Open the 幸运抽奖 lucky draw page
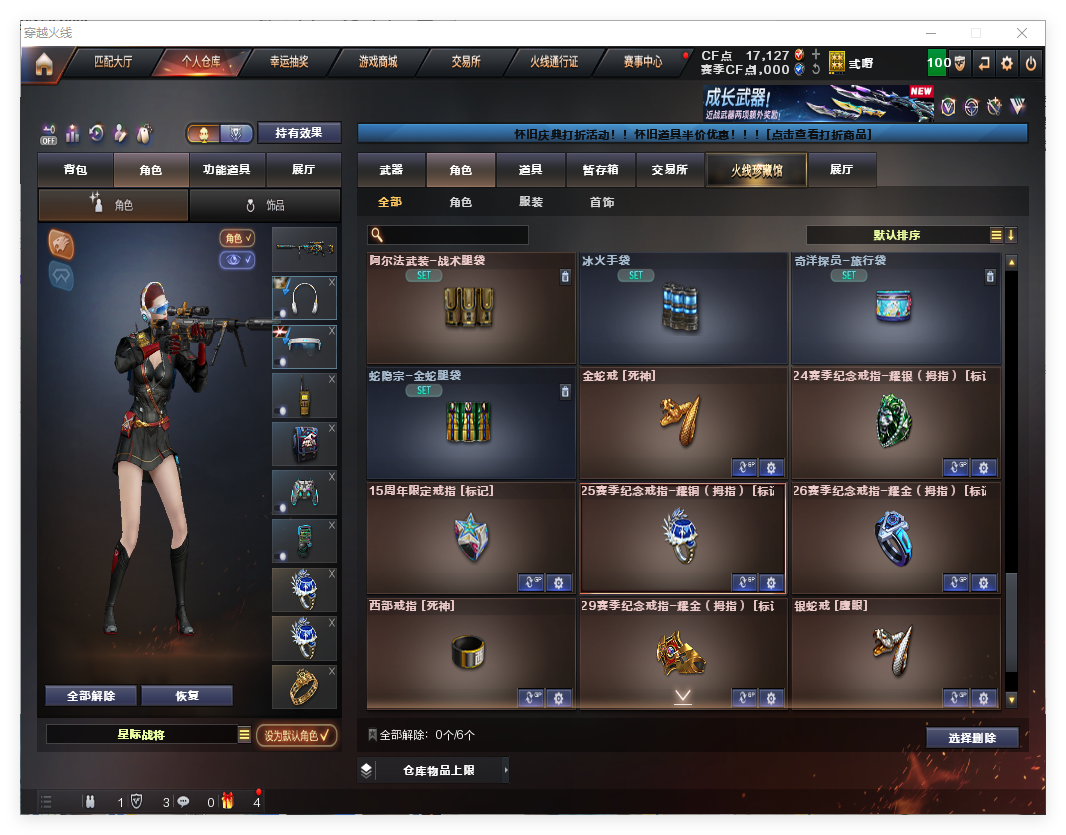Viewport: 1066px width, 835px height. pyautogui.click(x=289, y=62)
